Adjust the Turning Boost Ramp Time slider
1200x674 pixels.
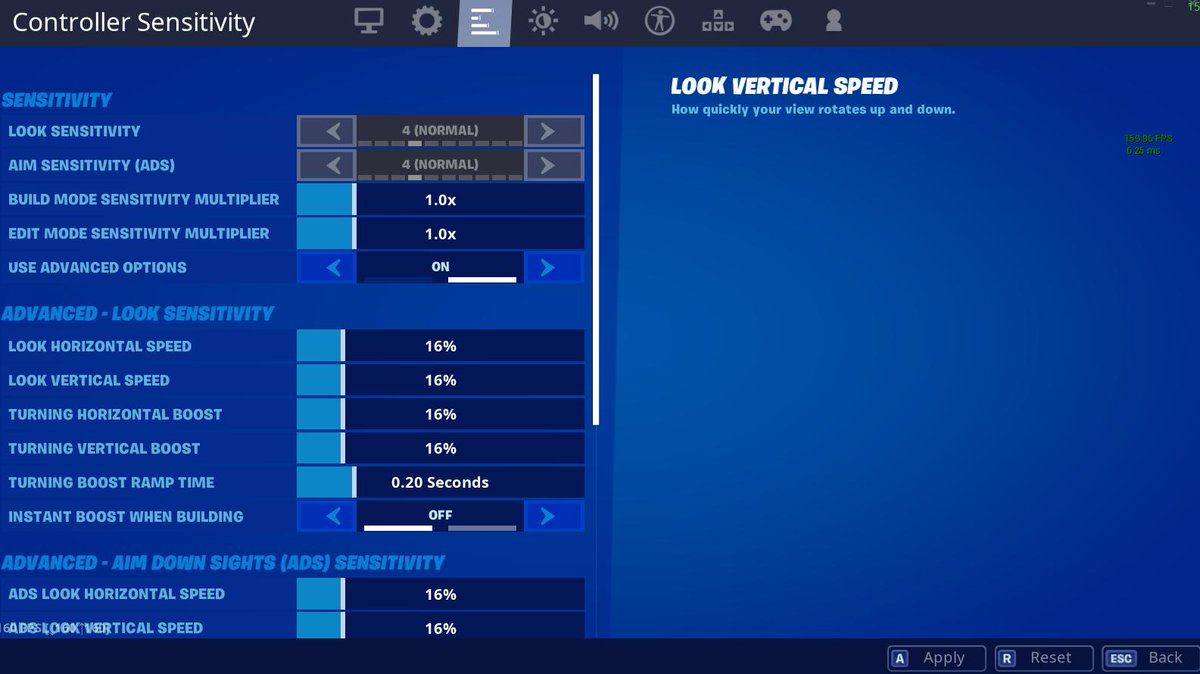[440, 482]
